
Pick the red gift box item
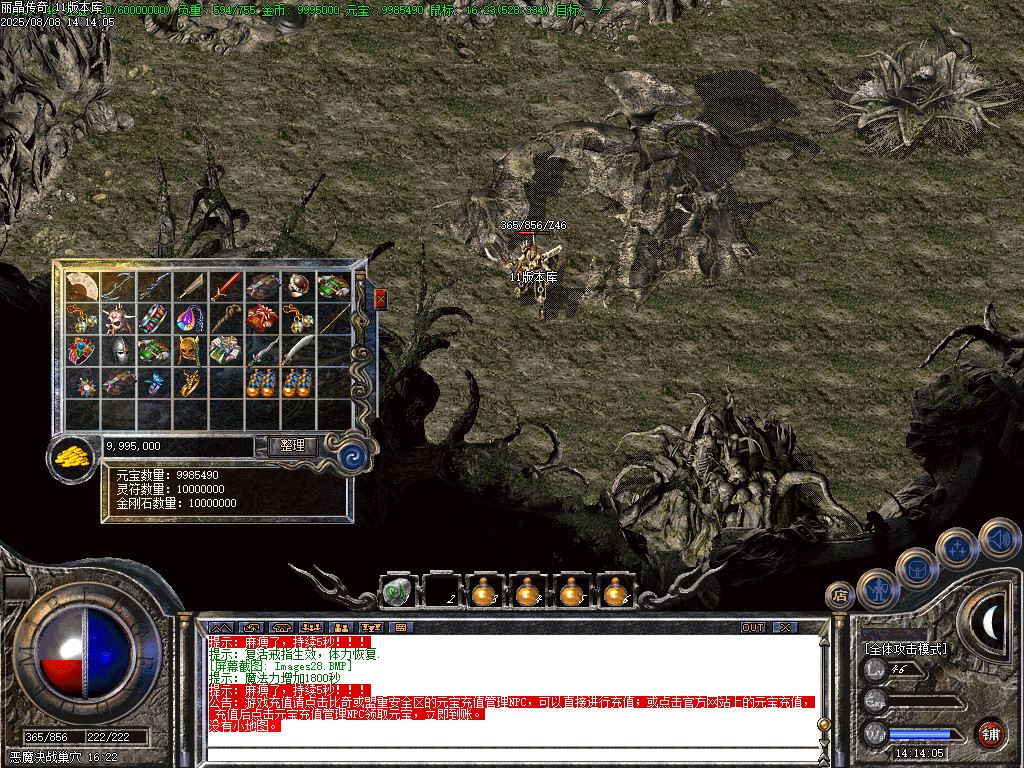pyautogui.click(x=262, y=319)
